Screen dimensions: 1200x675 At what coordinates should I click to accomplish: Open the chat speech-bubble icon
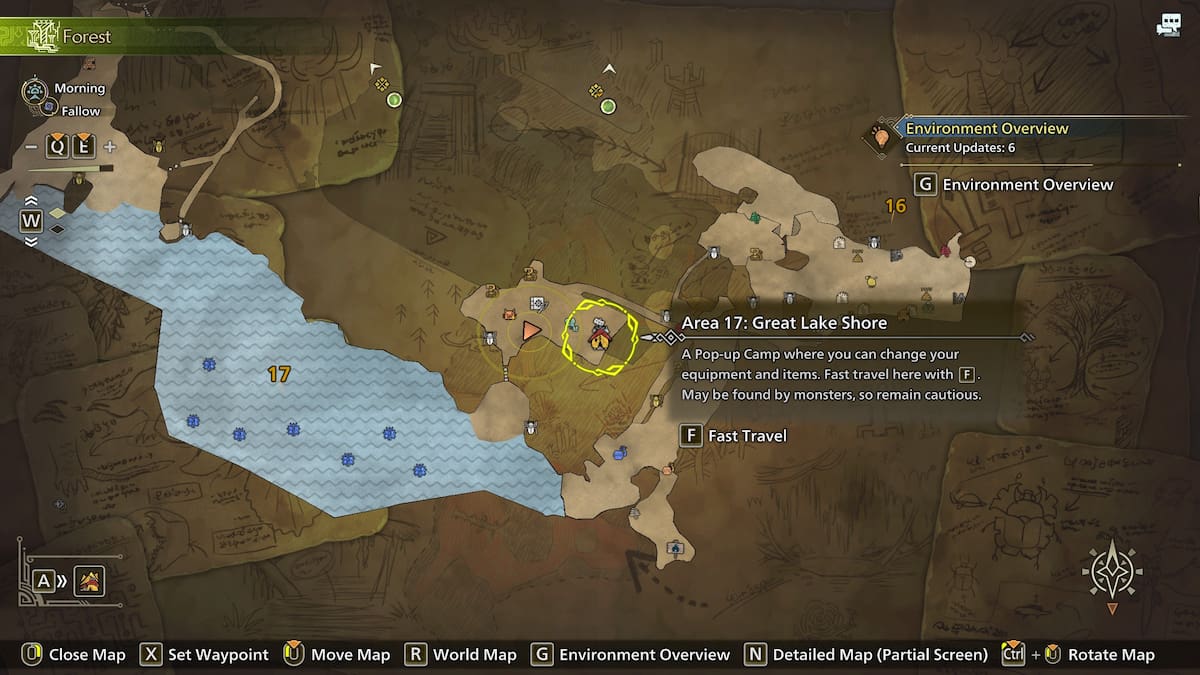click(1167, 26)
